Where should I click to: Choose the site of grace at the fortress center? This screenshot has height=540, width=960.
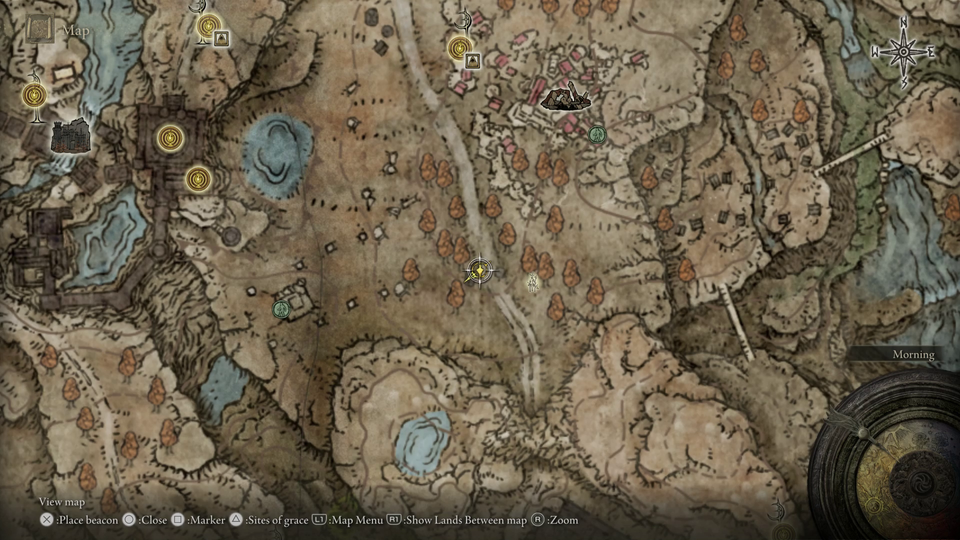click(x=170, y=135)
